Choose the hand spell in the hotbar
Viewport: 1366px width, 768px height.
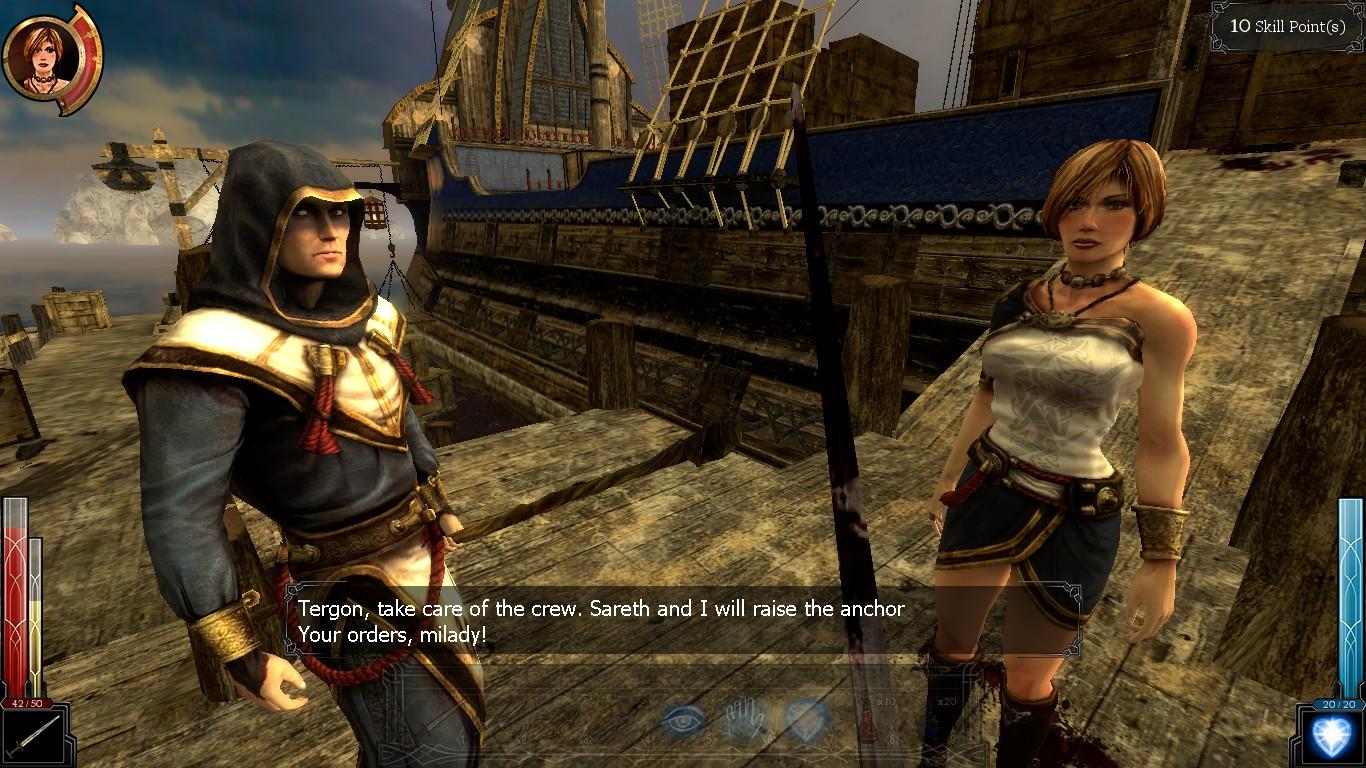pyautogui.click(x=745, y=719)
